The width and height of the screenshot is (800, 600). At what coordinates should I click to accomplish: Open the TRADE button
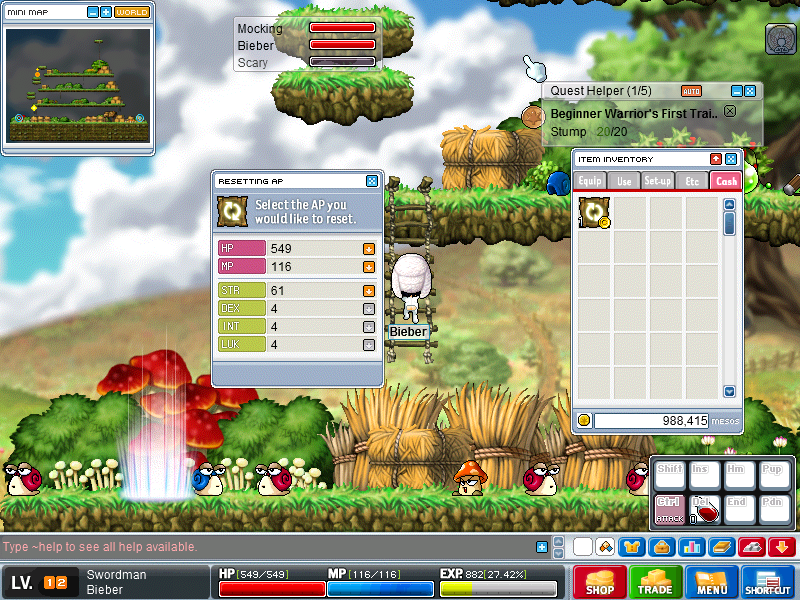coord(656,582)
